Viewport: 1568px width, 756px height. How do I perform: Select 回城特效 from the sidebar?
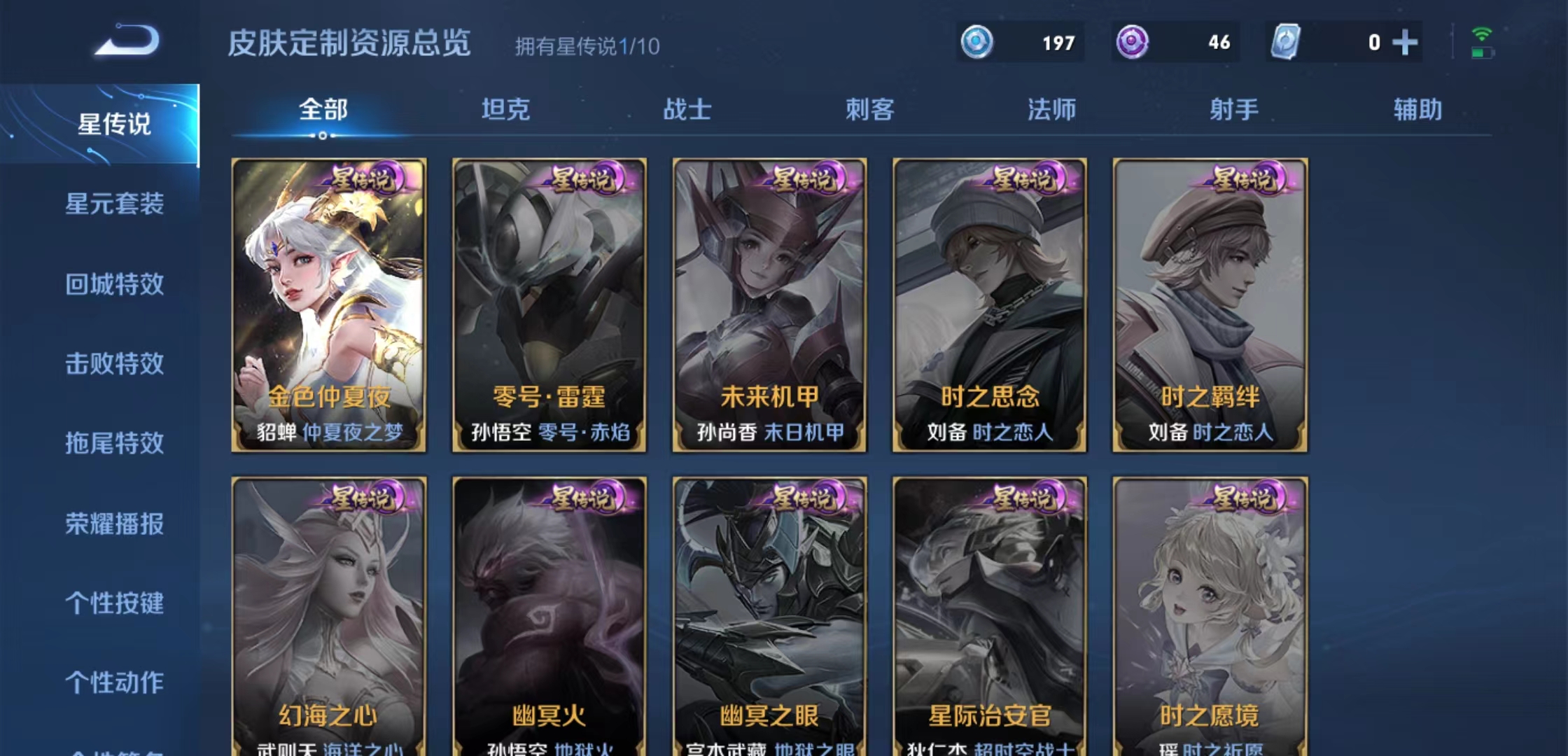115,286
